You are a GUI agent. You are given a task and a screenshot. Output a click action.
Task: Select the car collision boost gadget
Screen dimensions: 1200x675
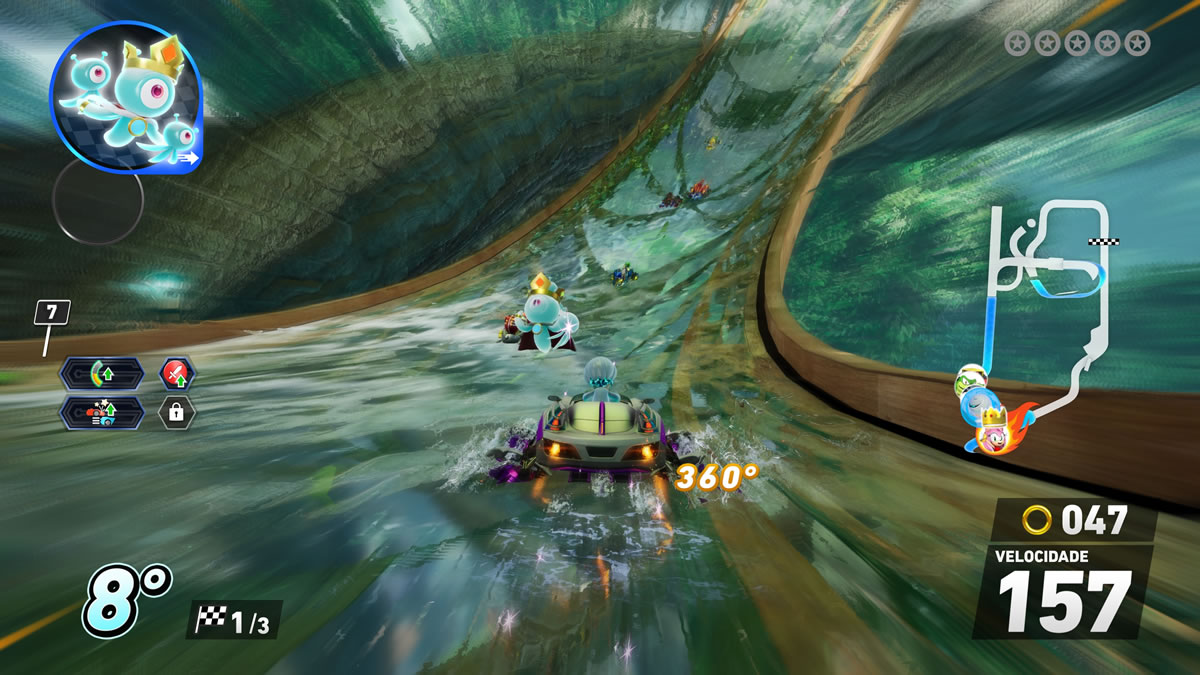(x=102, y=411)
